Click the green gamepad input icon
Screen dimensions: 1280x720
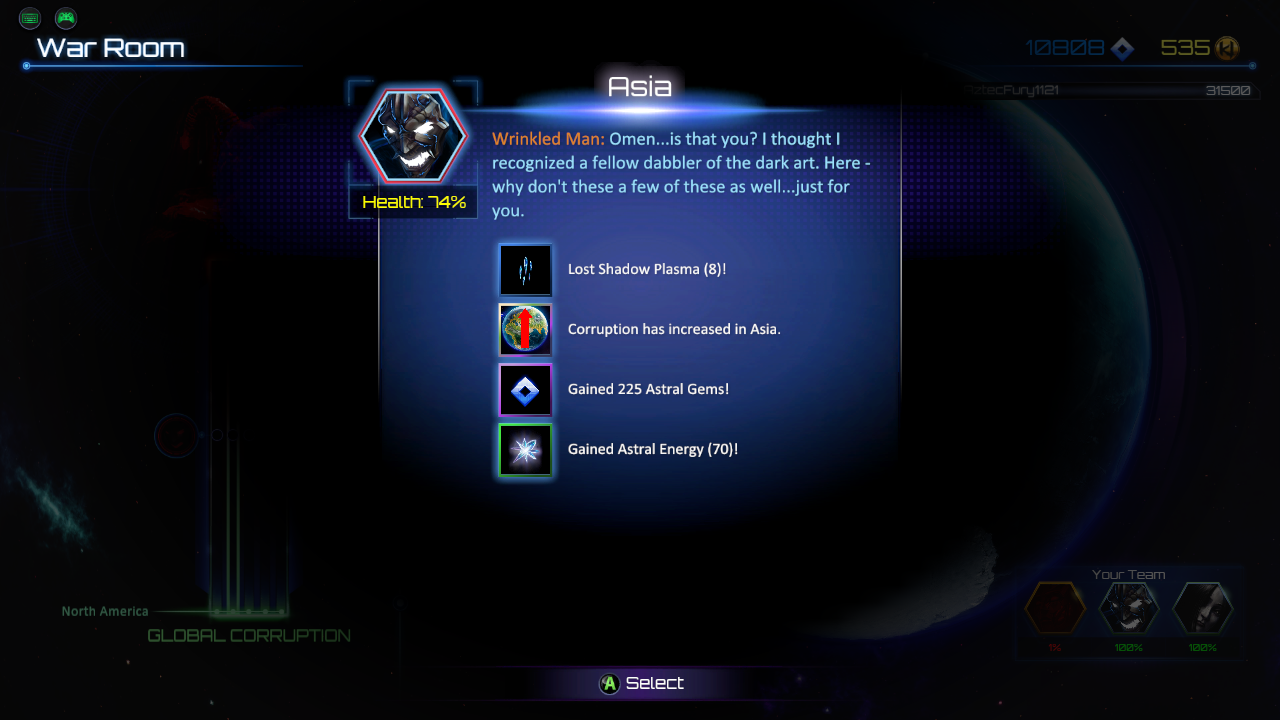[x=66, y=18]
